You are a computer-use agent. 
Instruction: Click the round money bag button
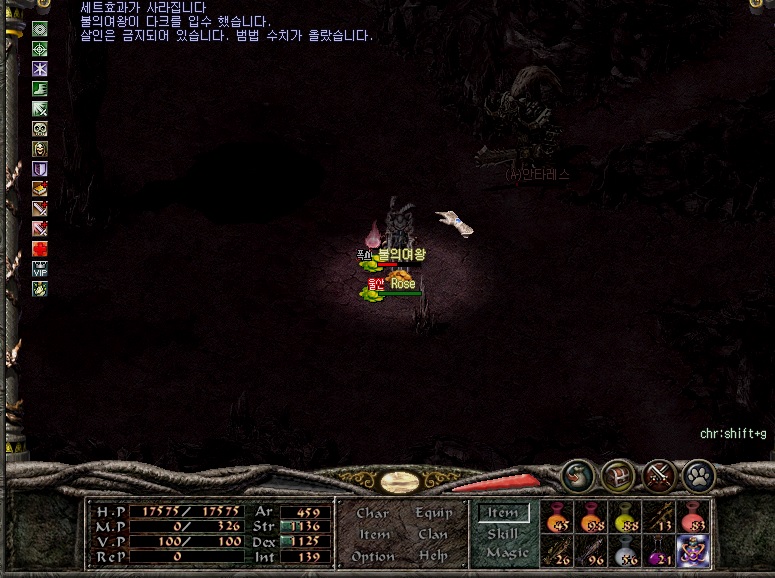point(579,474)
